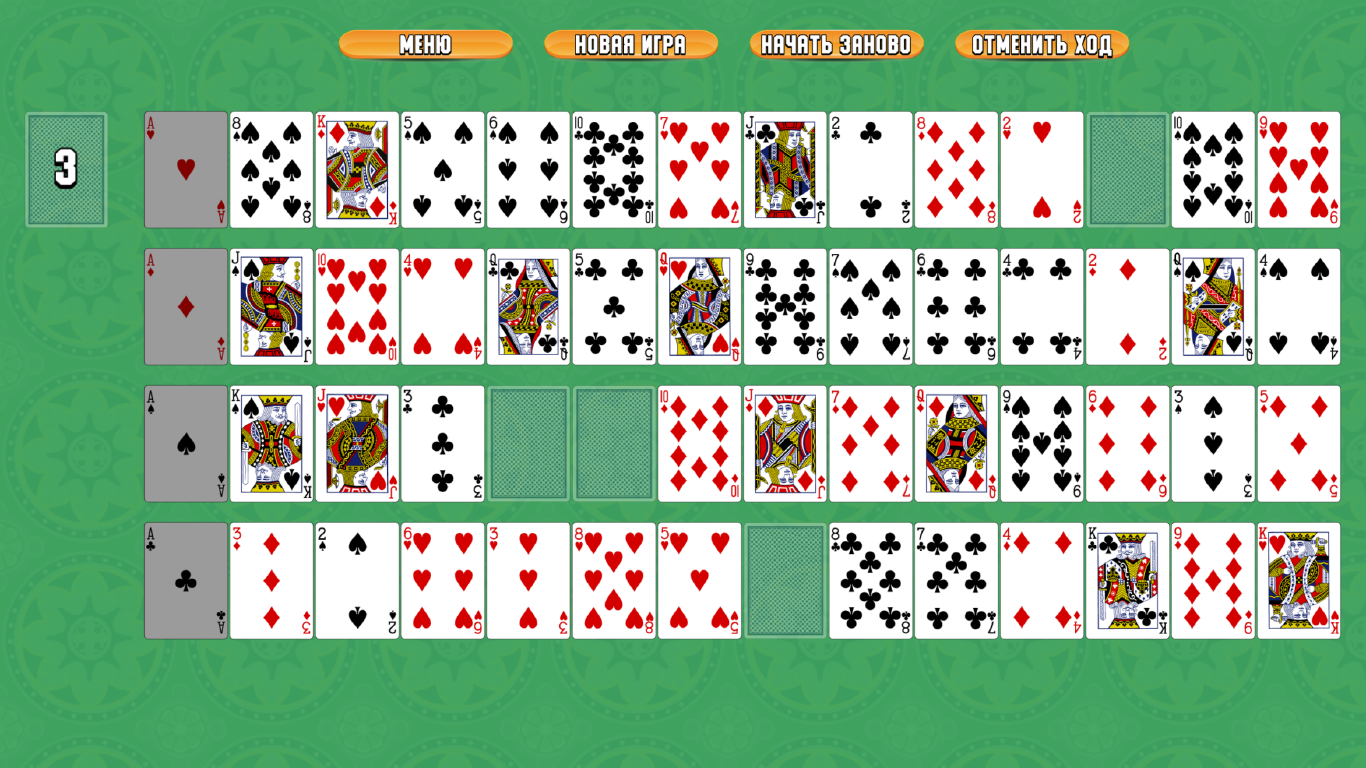Image resolution: width=1366 pixels, height=768 pixels.
Task: Select the ten of diamonds card
Action: (x=699, y=440)
